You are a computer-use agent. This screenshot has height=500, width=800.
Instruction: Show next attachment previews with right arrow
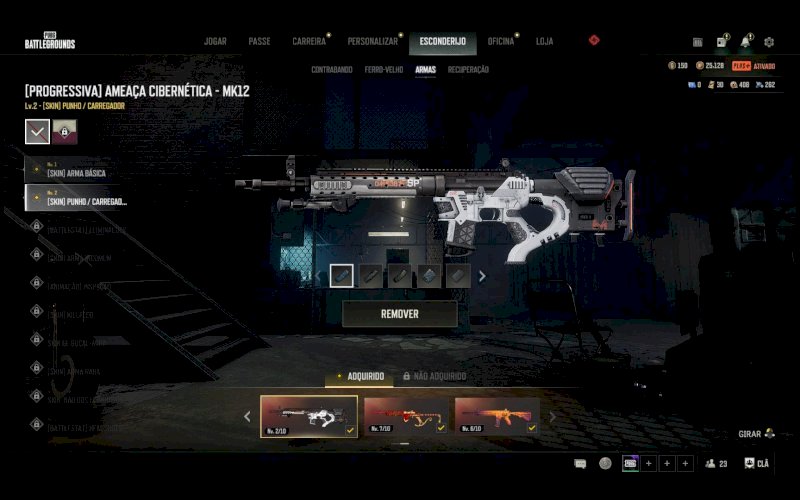[x=482, y=276]
